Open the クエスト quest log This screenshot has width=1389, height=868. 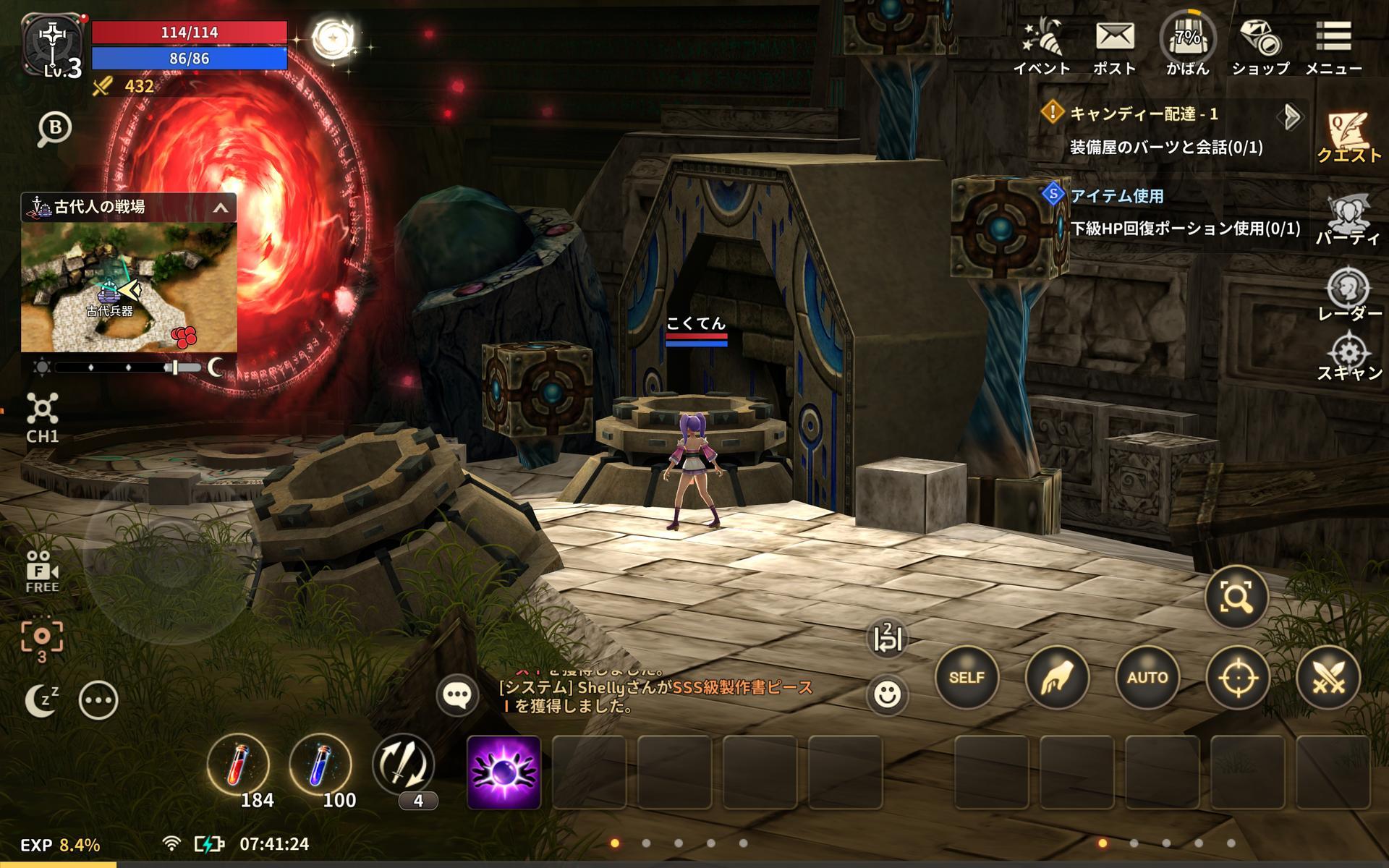(1348, 137)
